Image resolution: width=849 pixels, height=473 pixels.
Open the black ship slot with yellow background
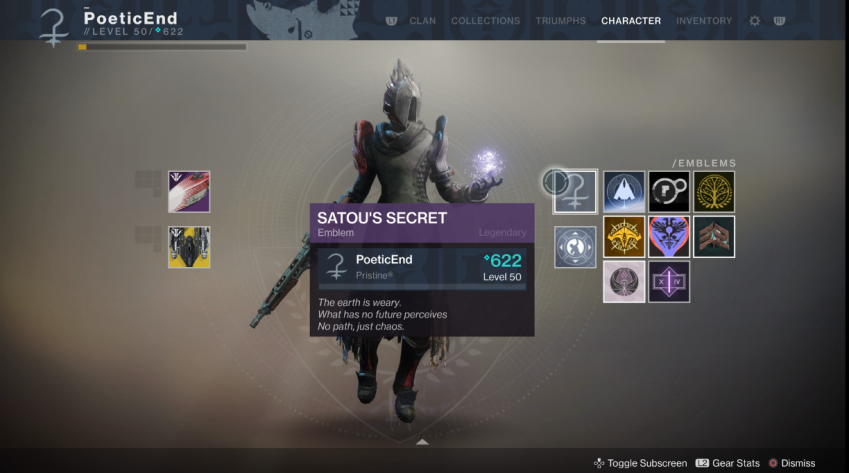(x=189, y=247)
